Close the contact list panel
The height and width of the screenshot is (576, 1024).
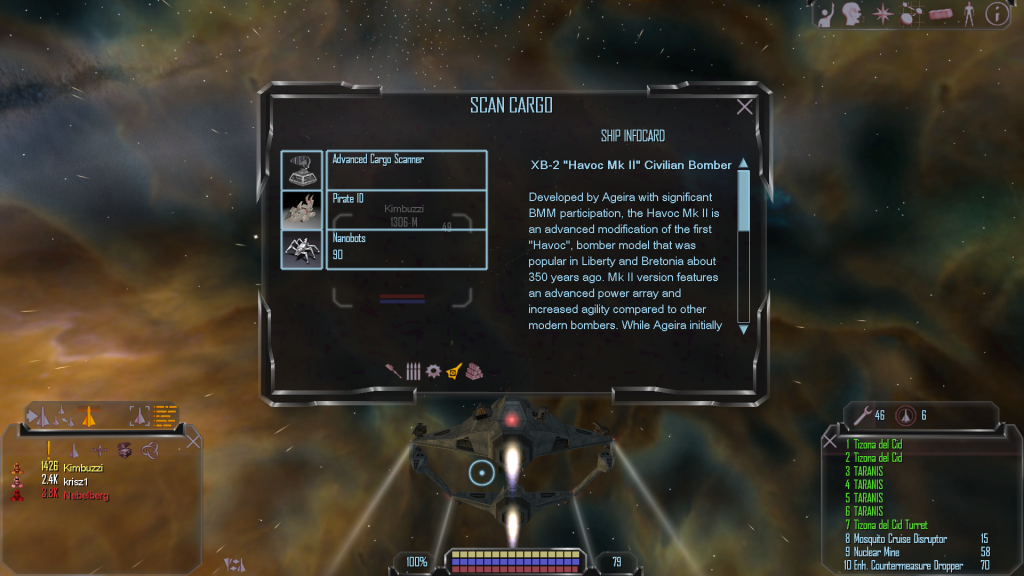(x=194, y=440)
